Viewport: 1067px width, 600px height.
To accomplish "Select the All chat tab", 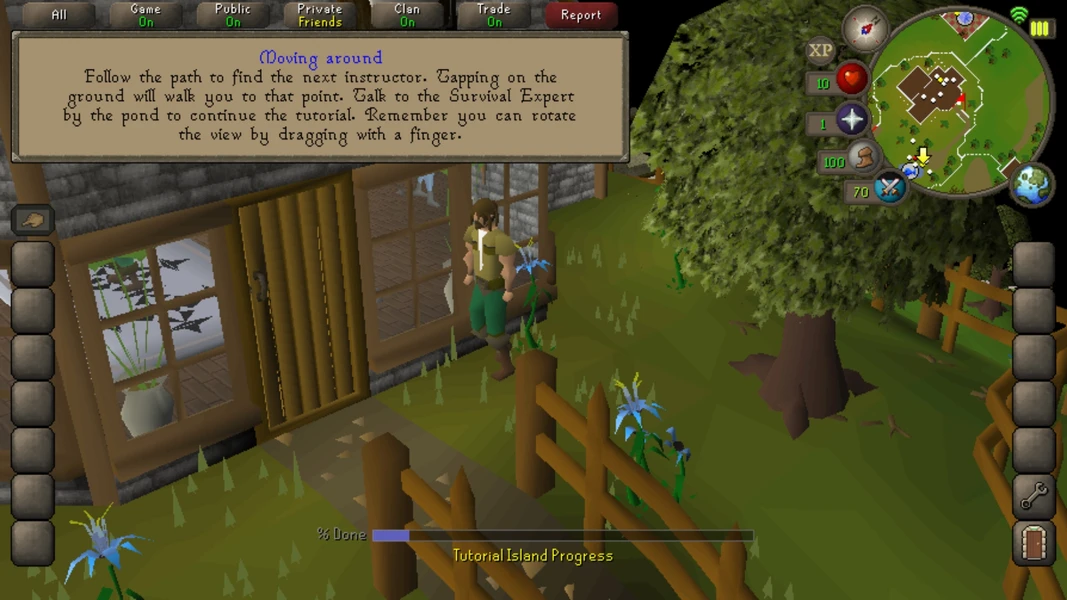I will (x=59, y=15).
